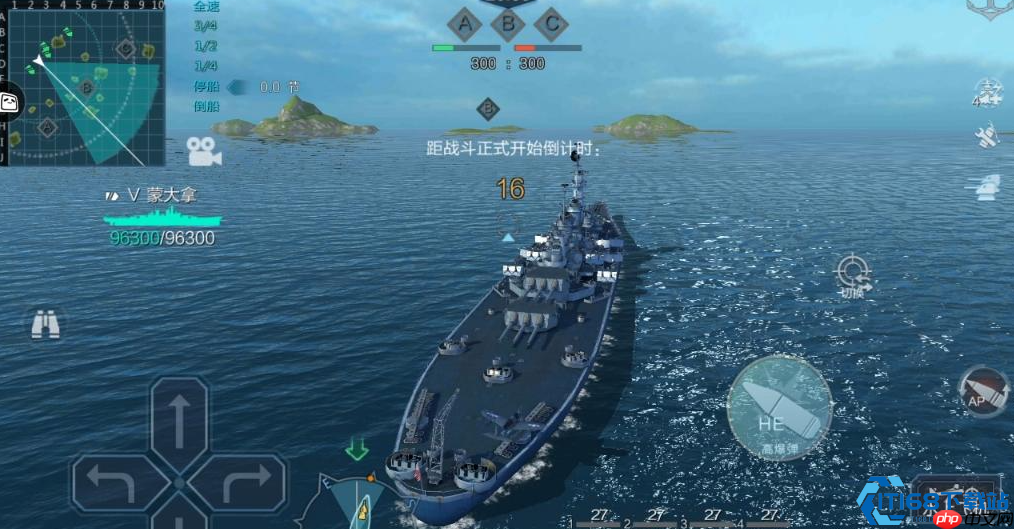Set engine to full speed 全速
1014x529 pixels.
tap(206, 6)
